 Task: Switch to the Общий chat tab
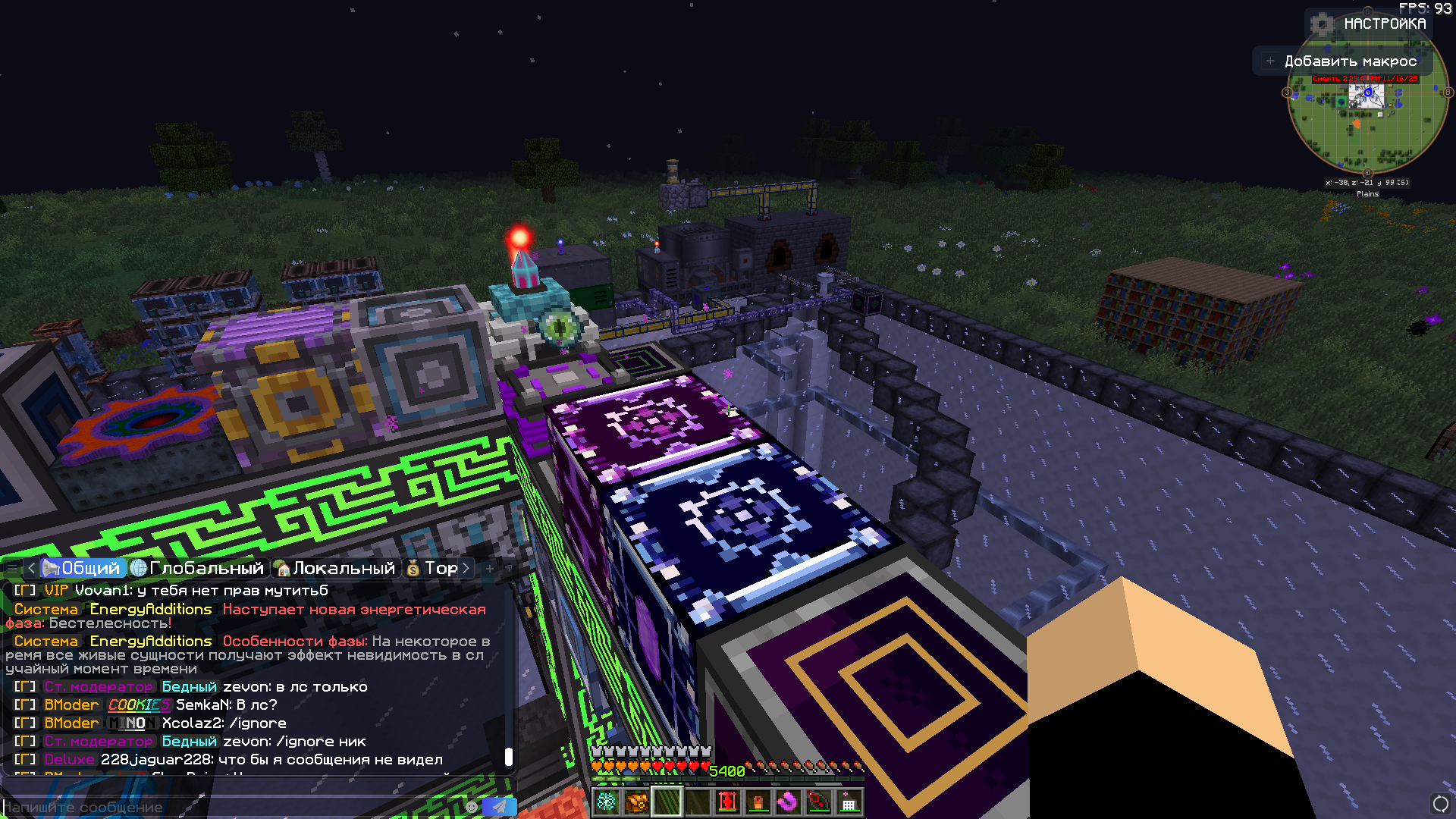tap(82, 568)
